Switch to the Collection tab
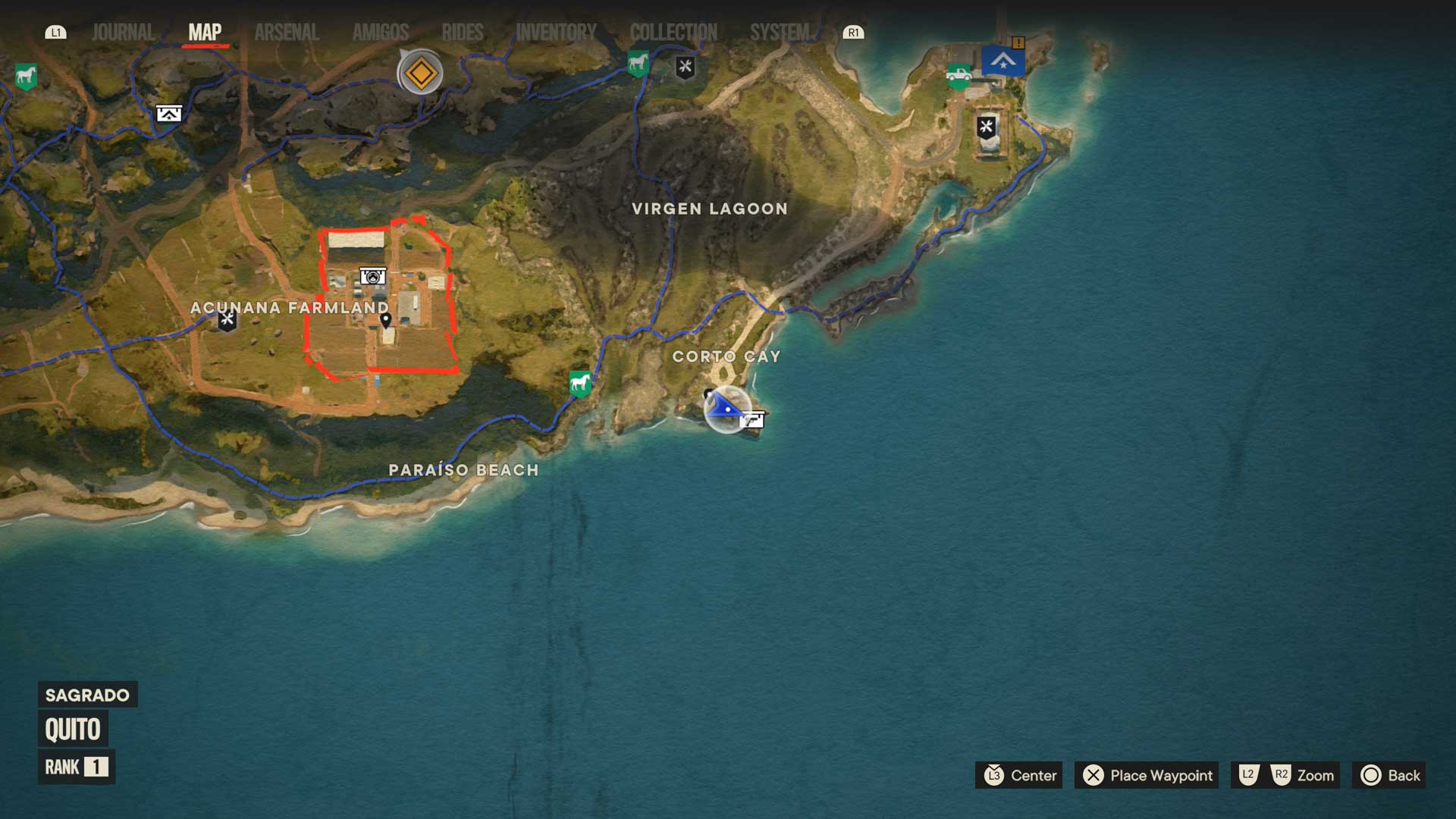The width and height of the screenshot is (1456, 819). click(673, 33)
